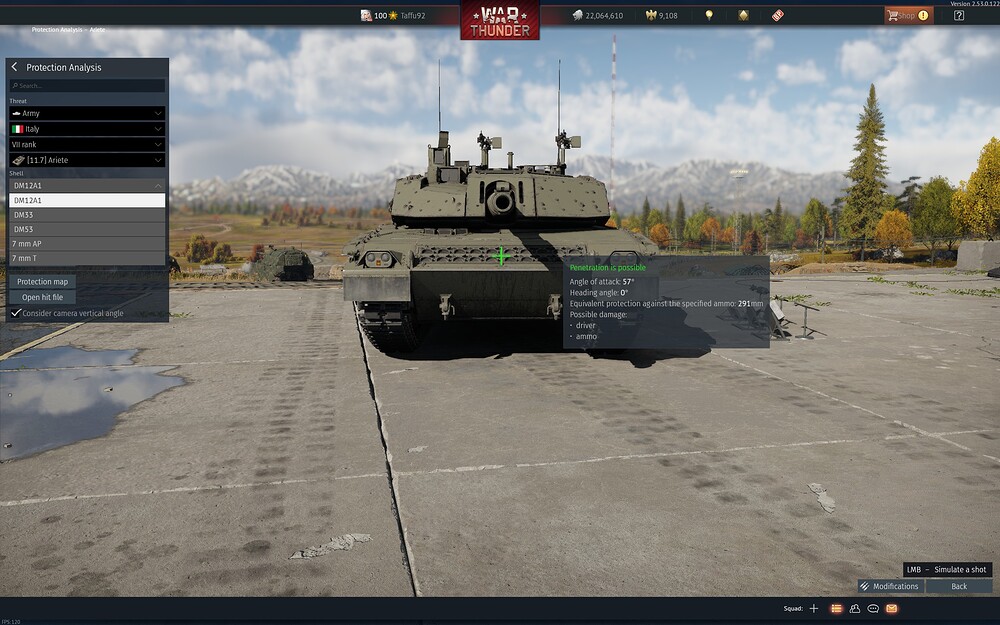Select the DM33 shell option
The height and width of the screenshot is (625, 1000).
pos(87,215)
